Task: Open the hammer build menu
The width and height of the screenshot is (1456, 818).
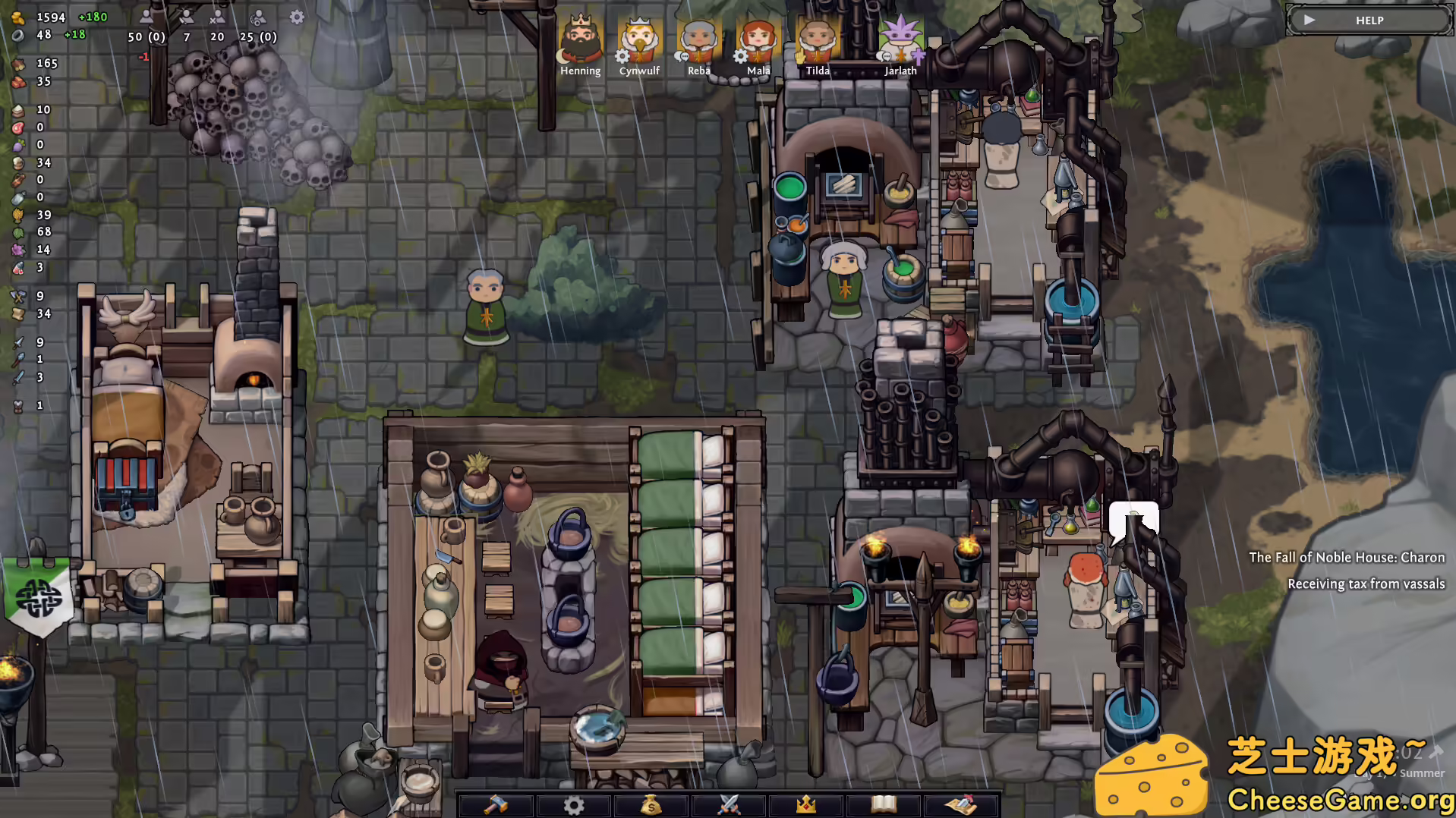Action: point(496,804)
